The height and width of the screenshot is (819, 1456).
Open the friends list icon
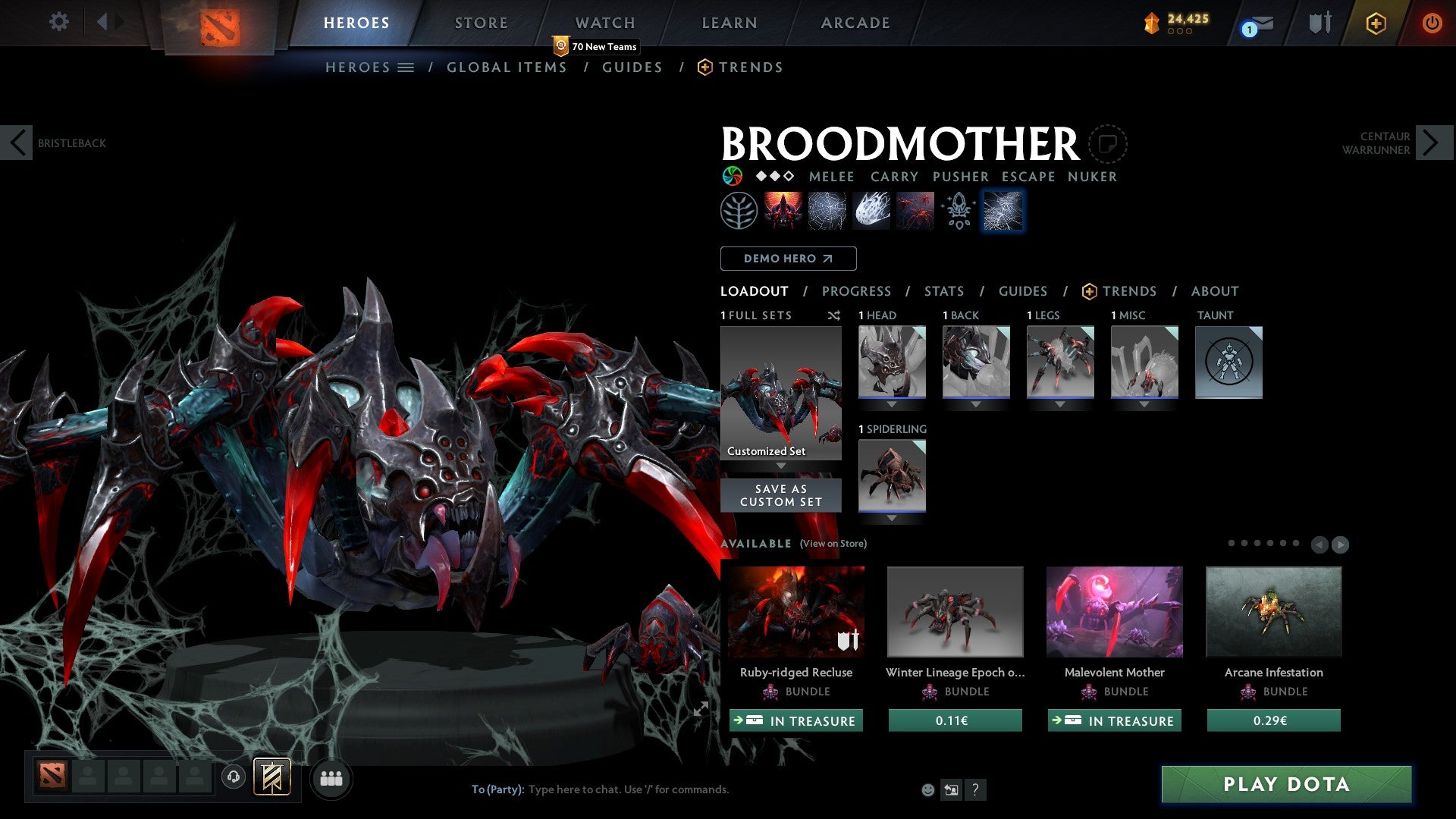tap(331, 778)
